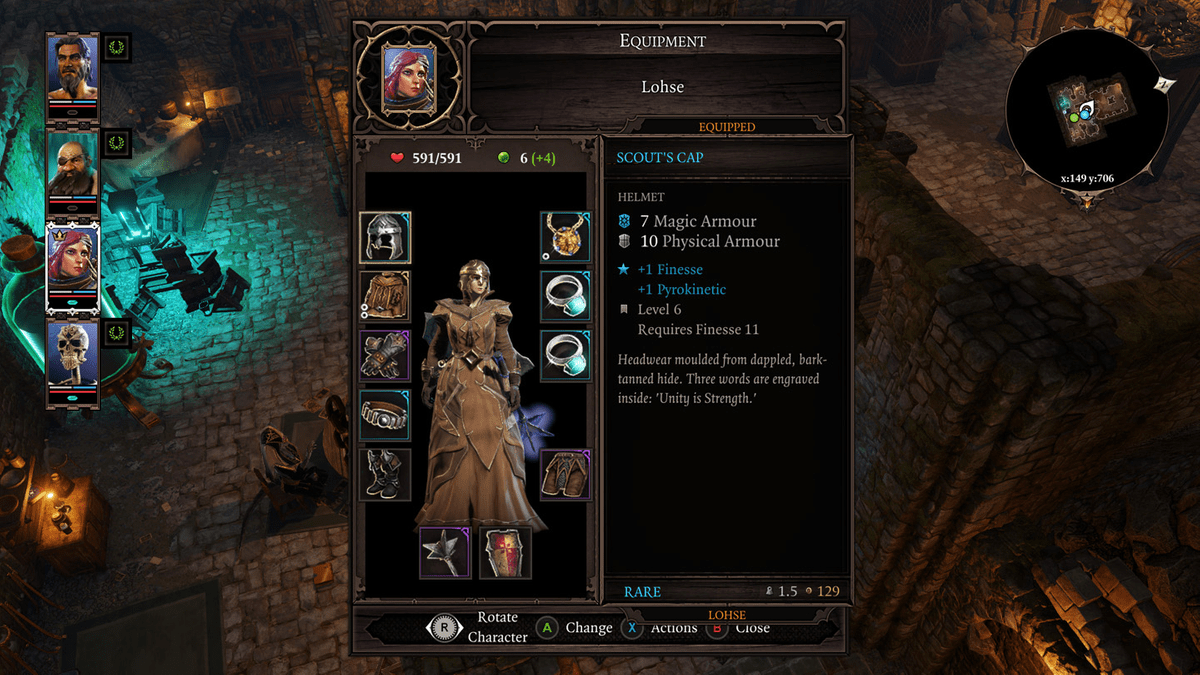
Task: Select the leather chest armour slot
Action: tap(385, 296)
